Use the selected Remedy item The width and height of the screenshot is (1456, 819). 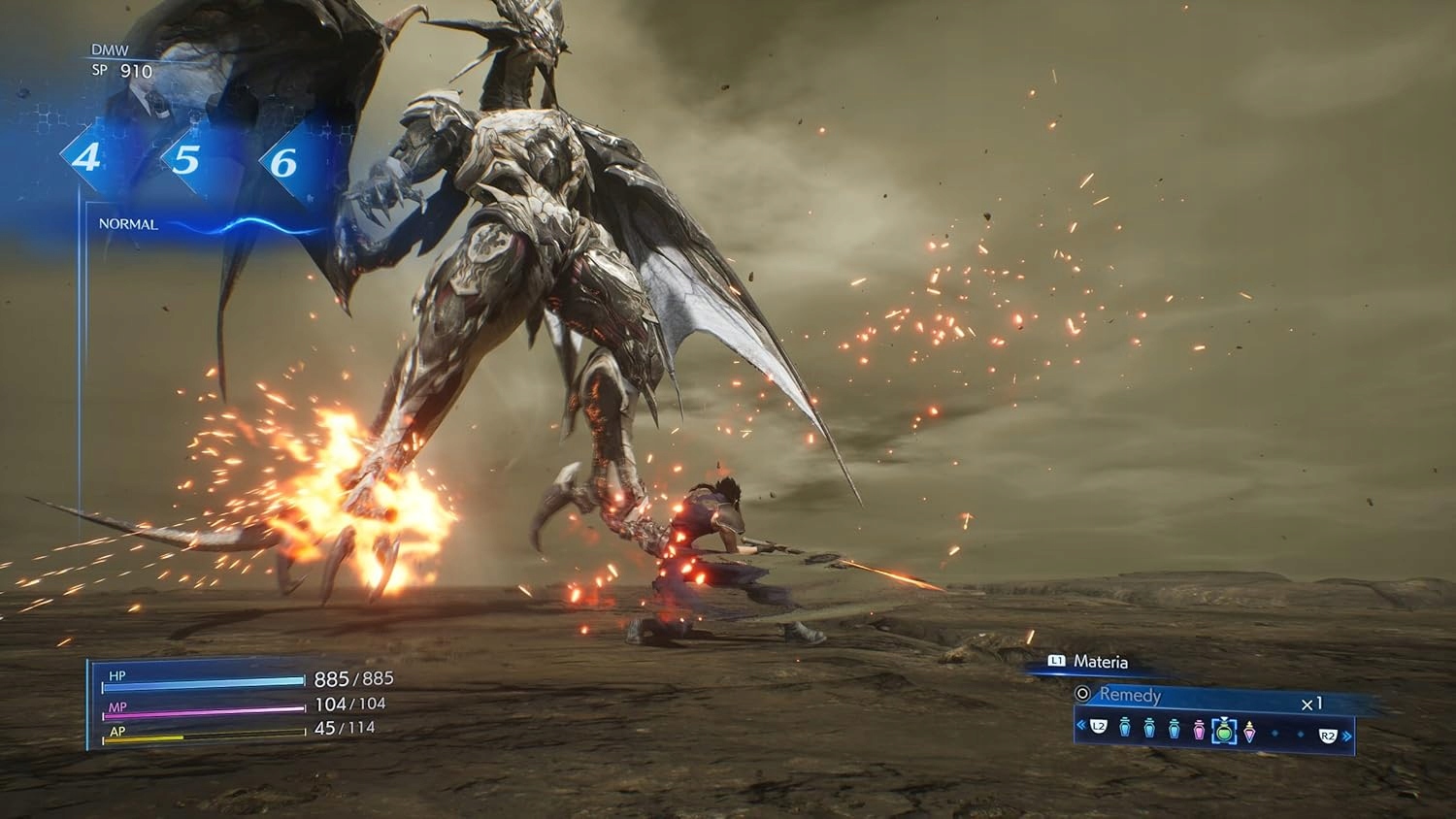click(1129, 695)
